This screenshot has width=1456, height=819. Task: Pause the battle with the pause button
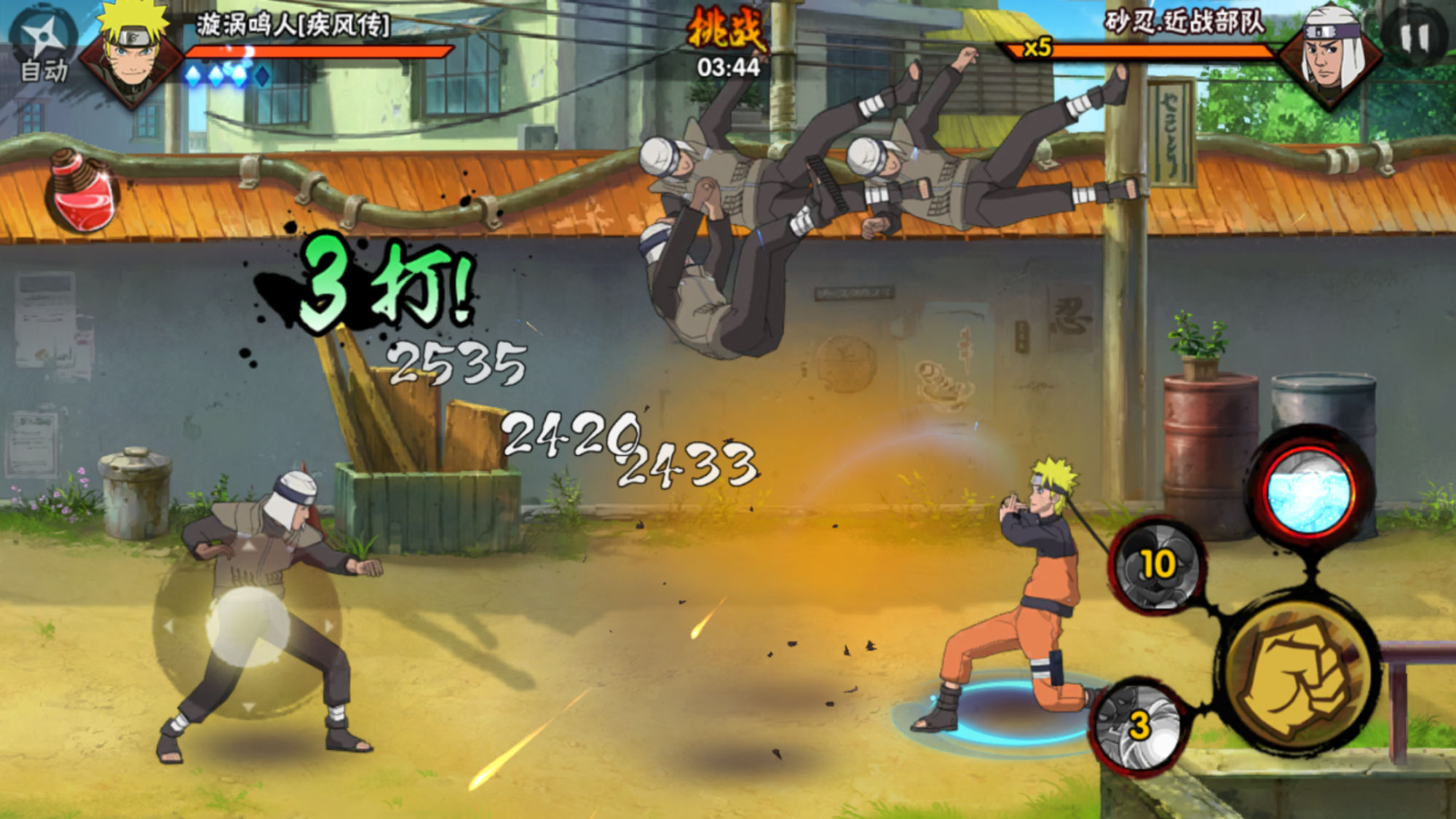point(1415,38)
